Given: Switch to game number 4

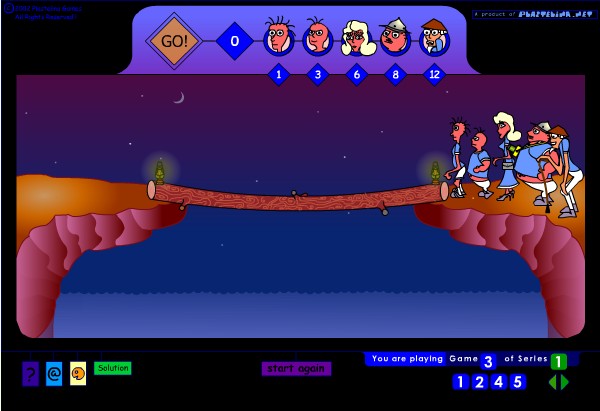Looking at the screenshot, I should [498, 381].
